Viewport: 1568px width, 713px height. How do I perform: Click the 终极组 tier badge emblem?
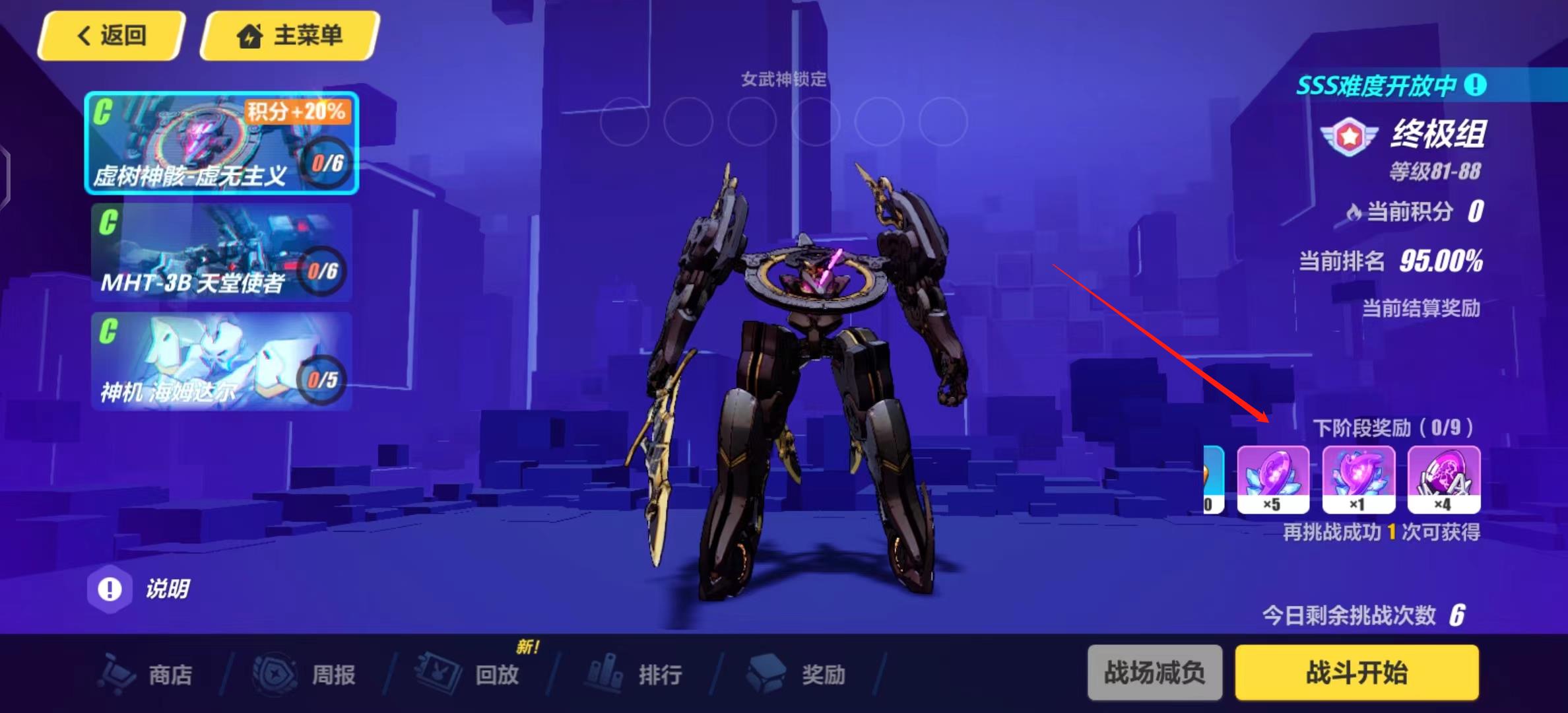1350,137
